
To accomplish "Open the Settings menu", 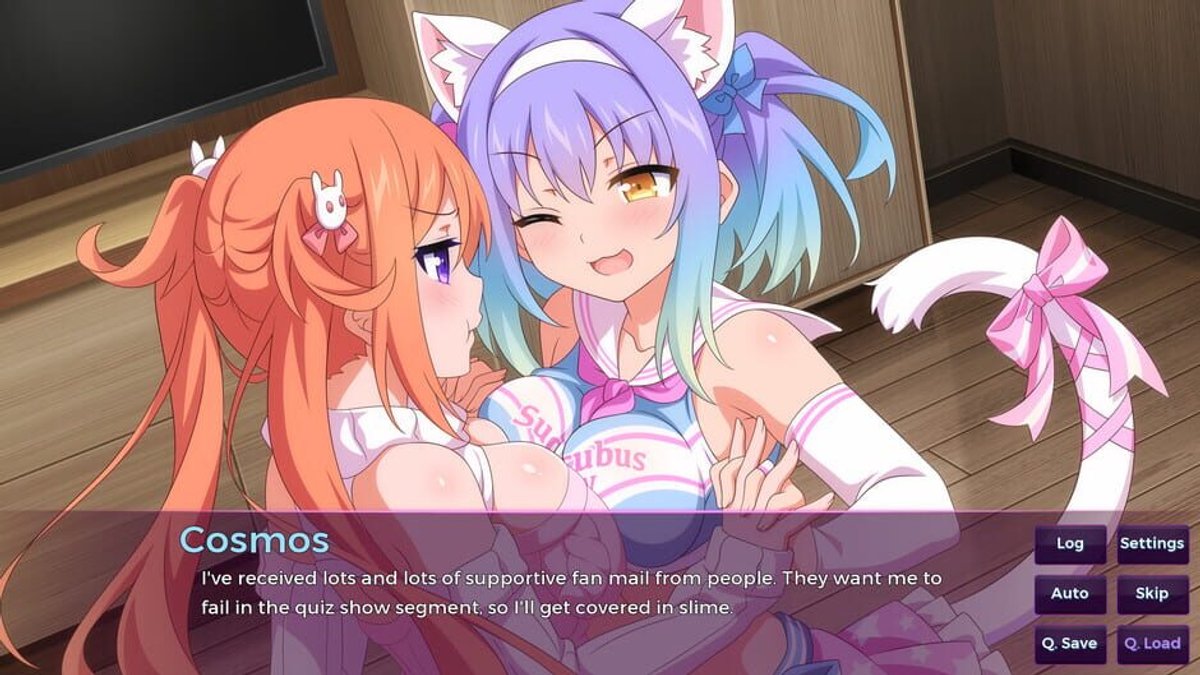I will [x=1152, y=544].
